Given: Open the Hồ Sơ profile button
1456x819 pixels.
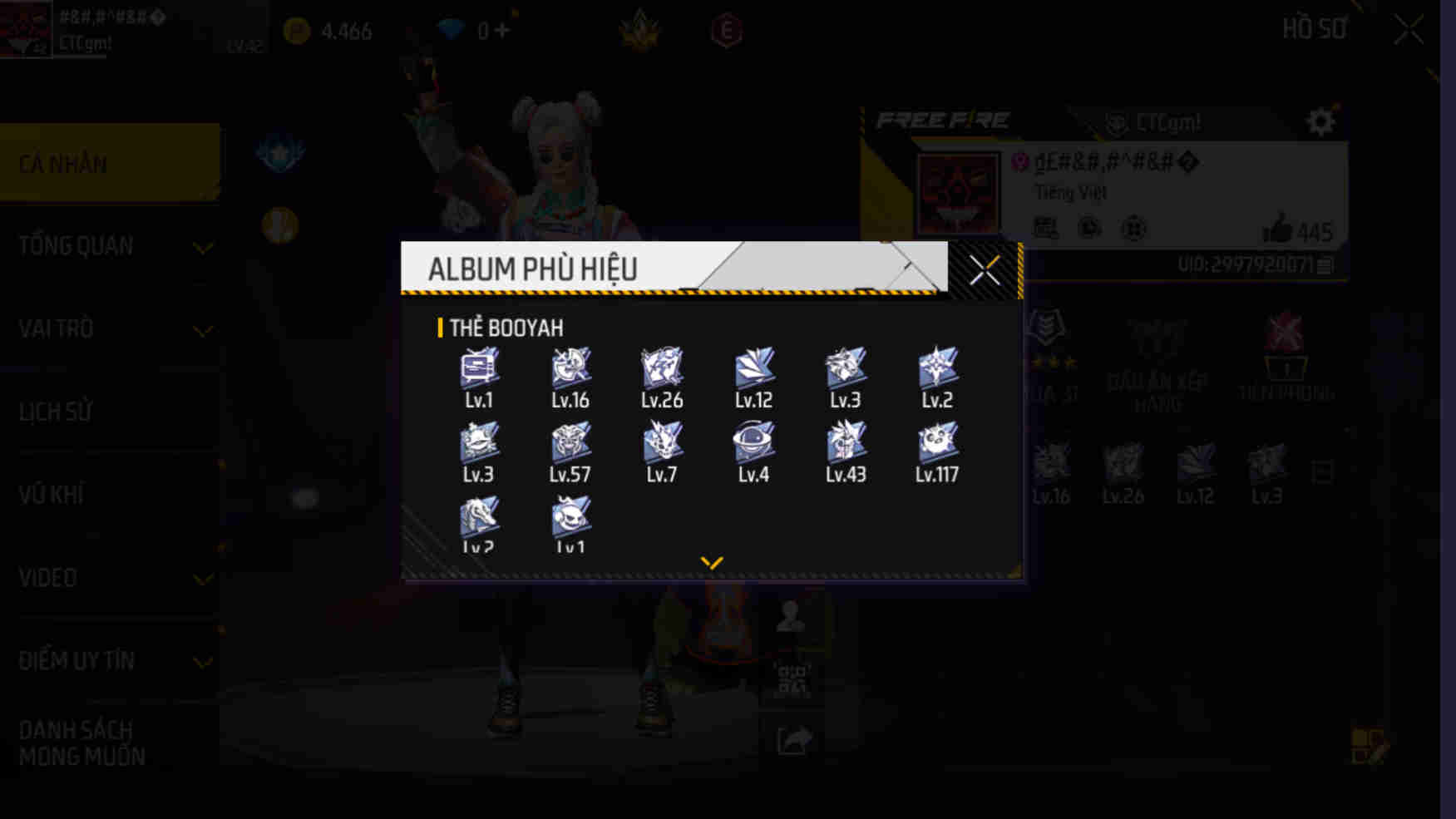Looking at the screenshot, I should click(x=1315, y=27).
